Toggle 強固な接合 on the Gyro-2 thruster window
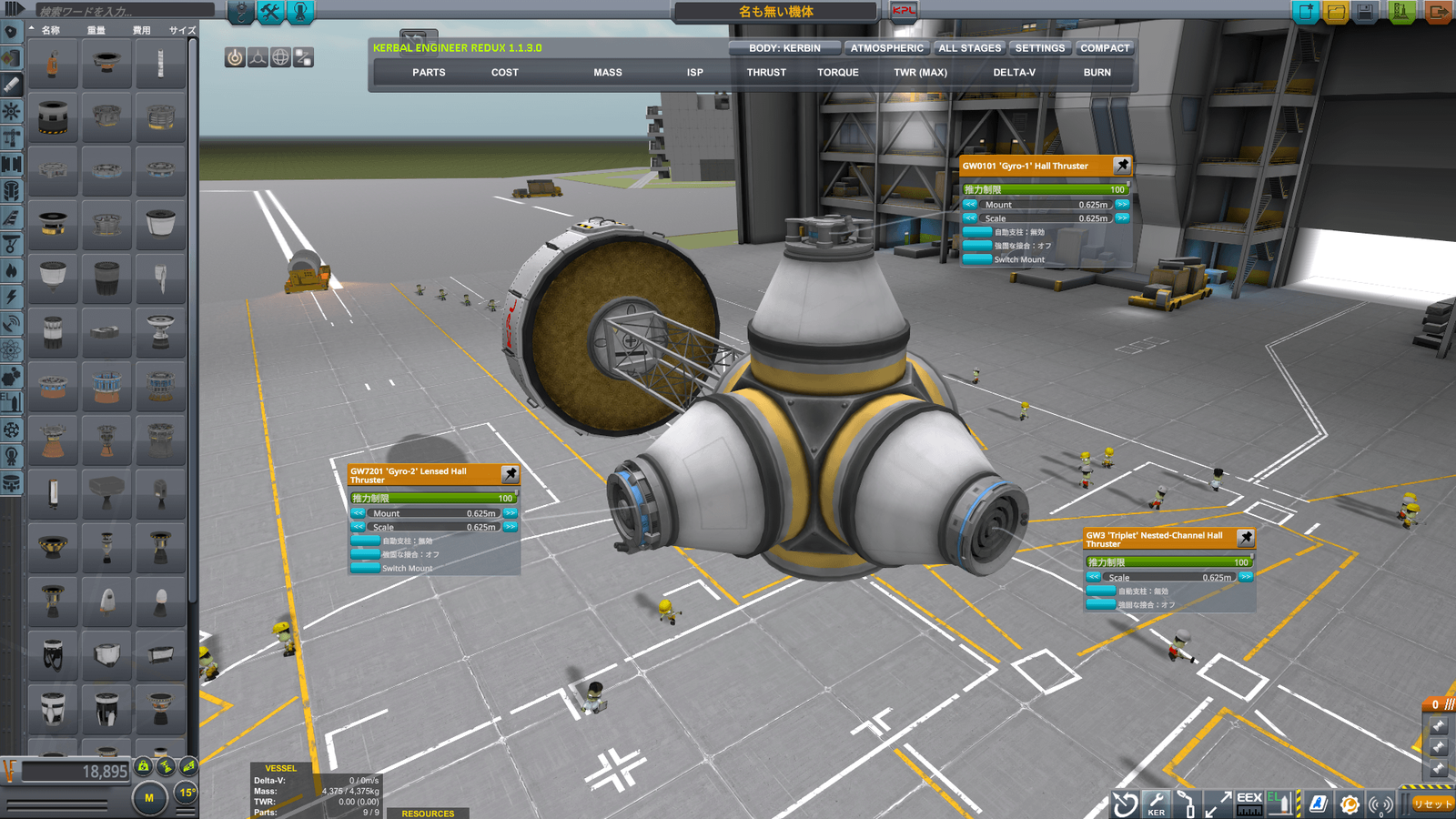 click(x=364, y=552)
